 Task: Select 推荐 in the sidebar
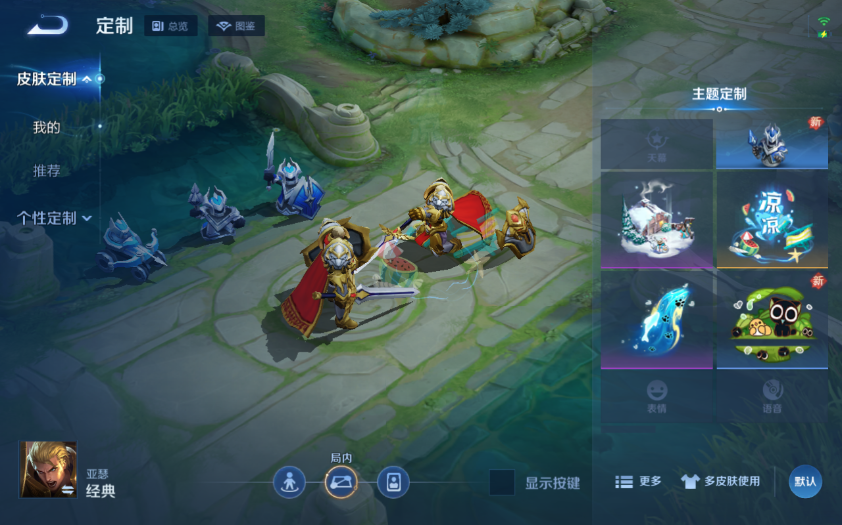pyautogui.click(x=47, y=171)
